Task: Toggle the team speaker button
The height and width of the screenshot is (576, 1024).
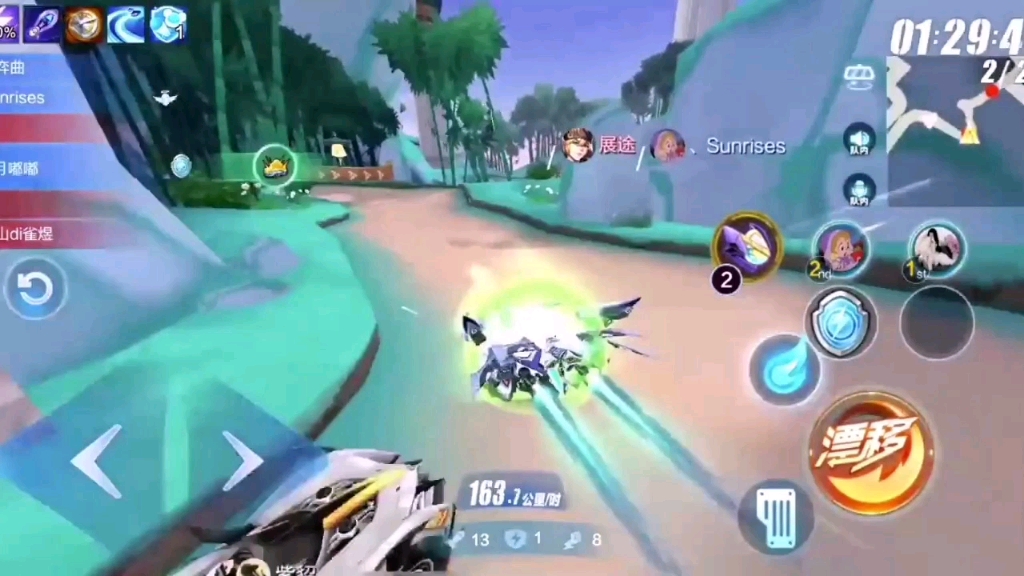Action: click(x=859, y=140)
